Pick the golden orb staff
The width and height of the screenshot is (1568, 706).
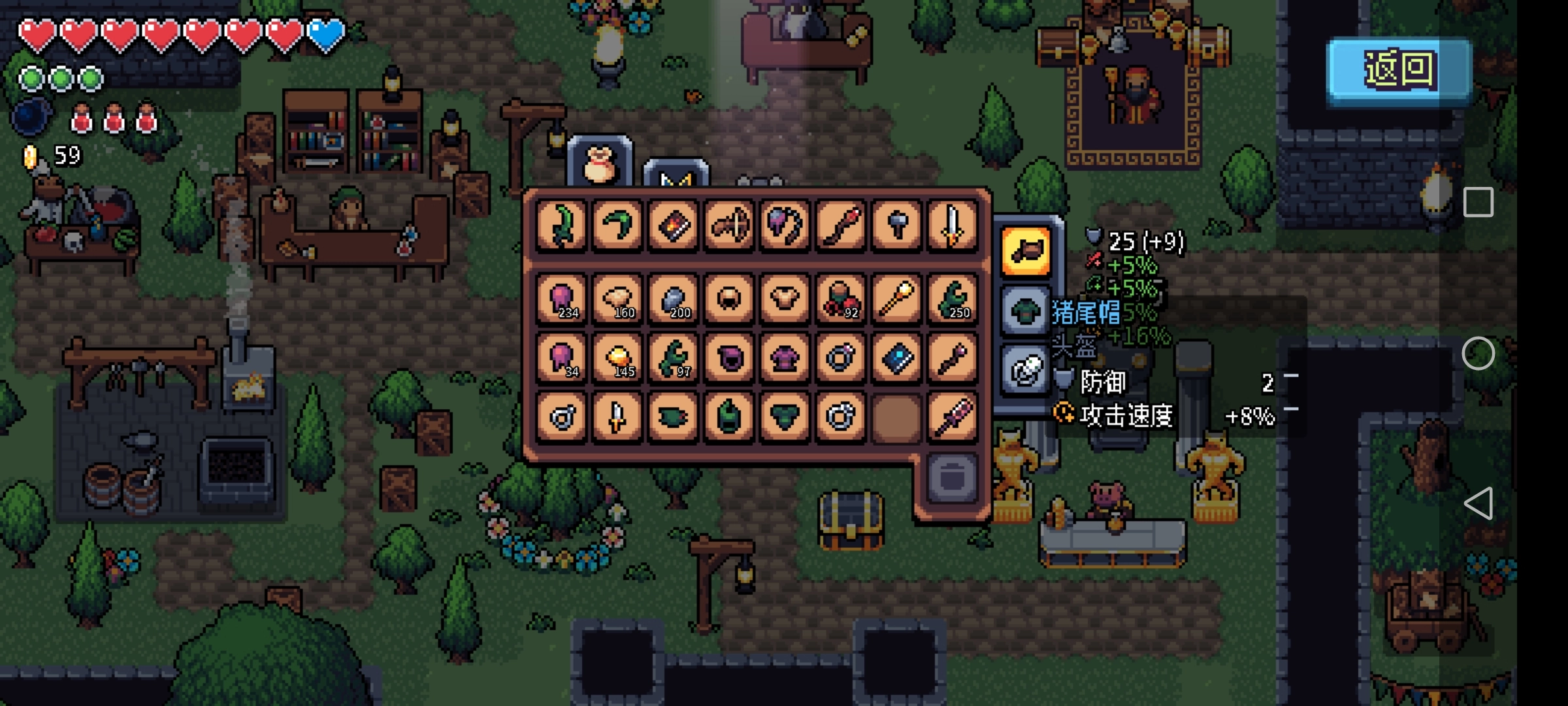pyautogui.click(x=897, y=299)
